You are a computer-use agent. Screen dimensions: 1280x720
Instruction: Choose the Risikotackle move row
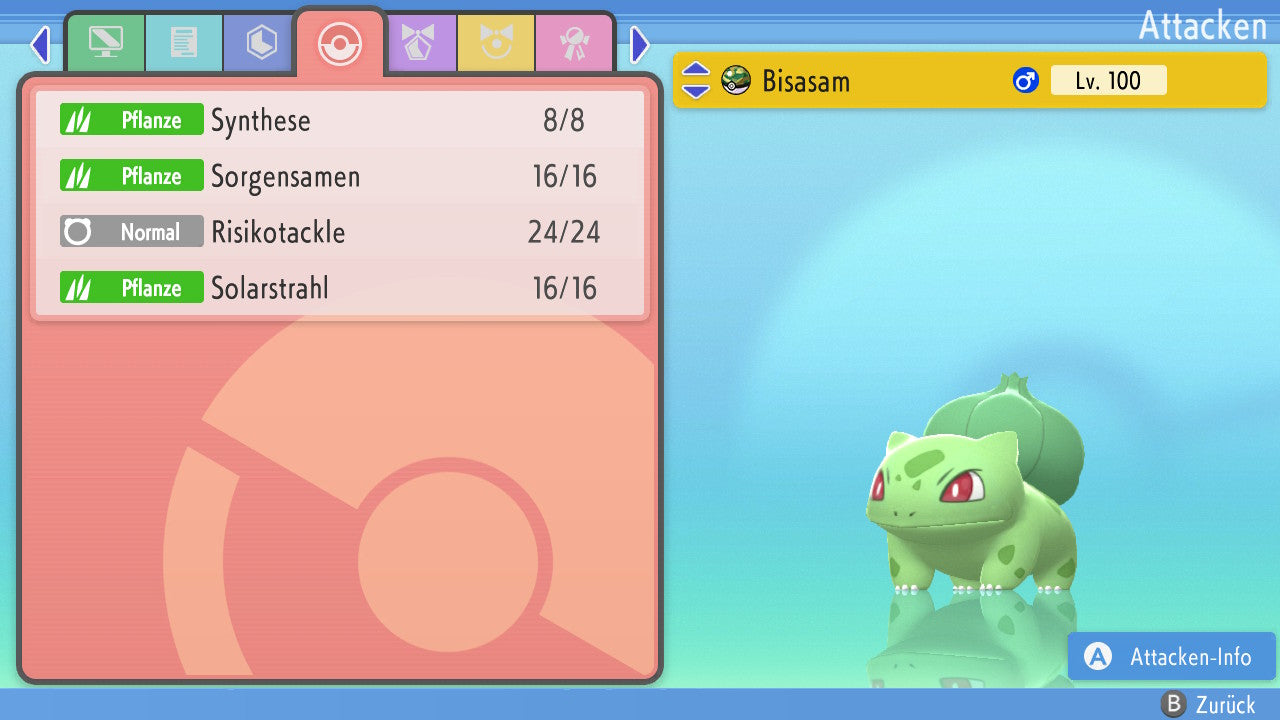(x=340, y=233)
